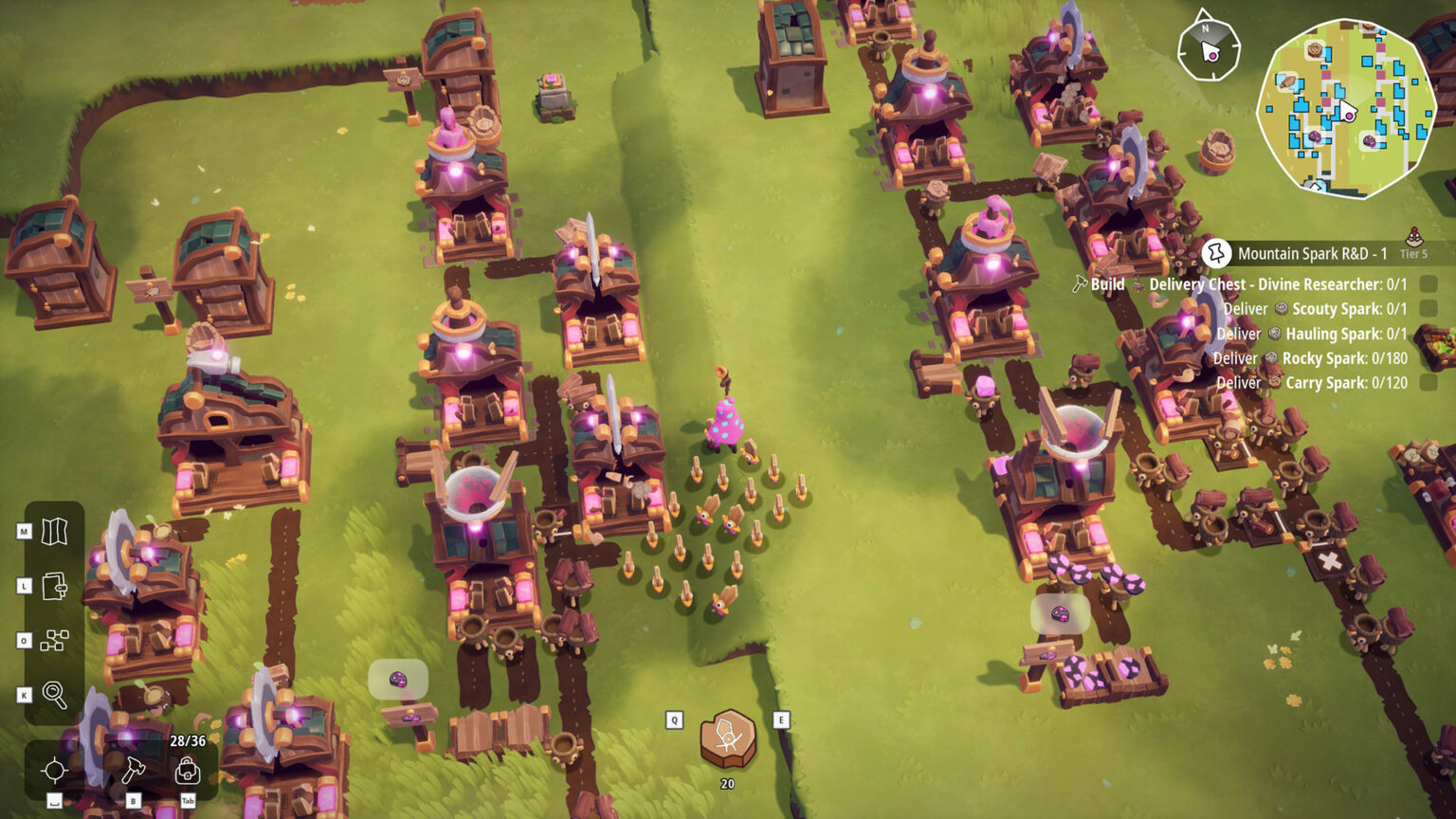Select the Deliver Rocky Spark objective
This screenshot has width=1456, height=819.
tap(1331, 358)
